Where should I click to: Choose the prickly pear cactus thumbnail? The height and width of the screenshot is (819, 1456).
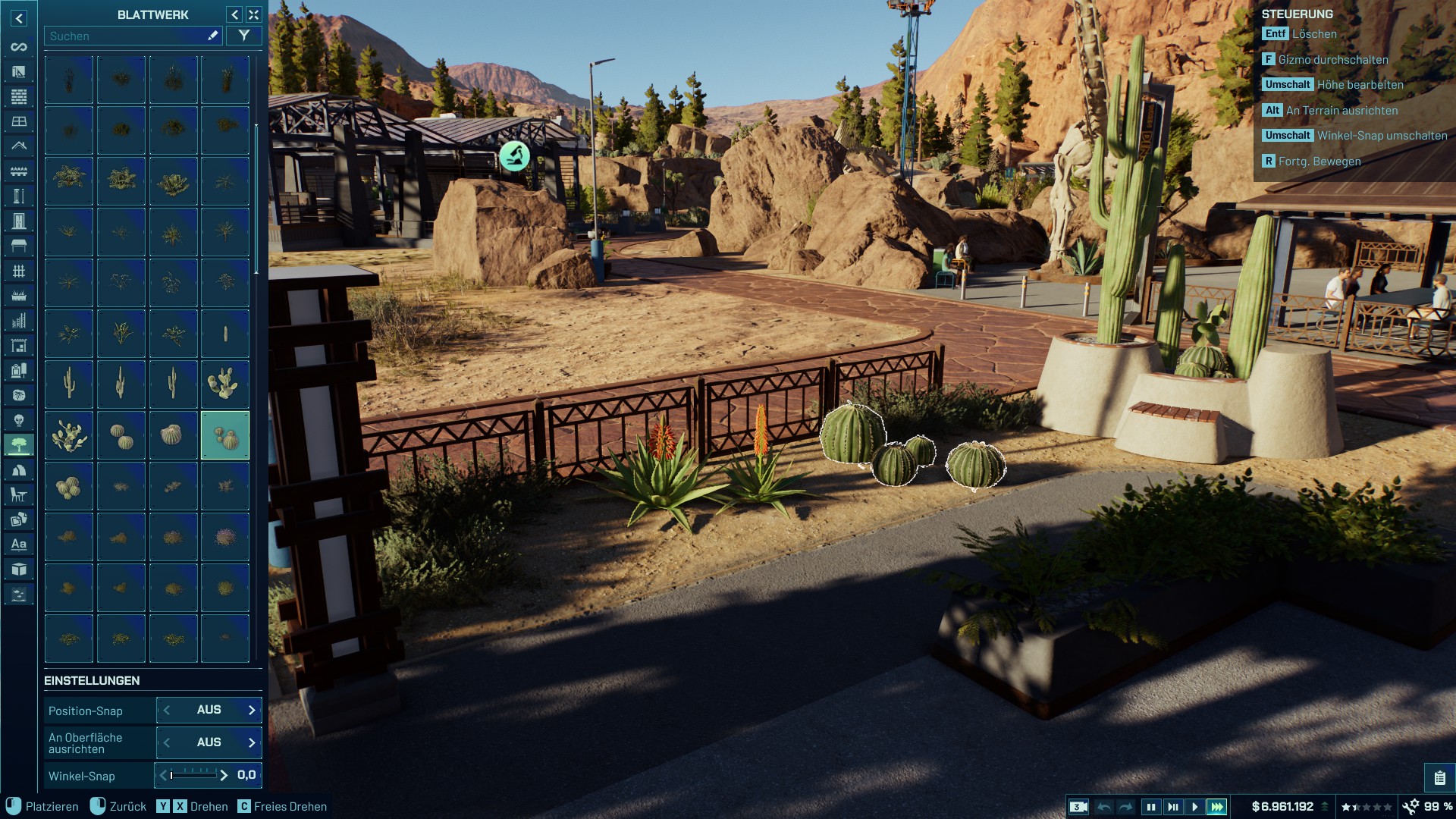[225, 384]
